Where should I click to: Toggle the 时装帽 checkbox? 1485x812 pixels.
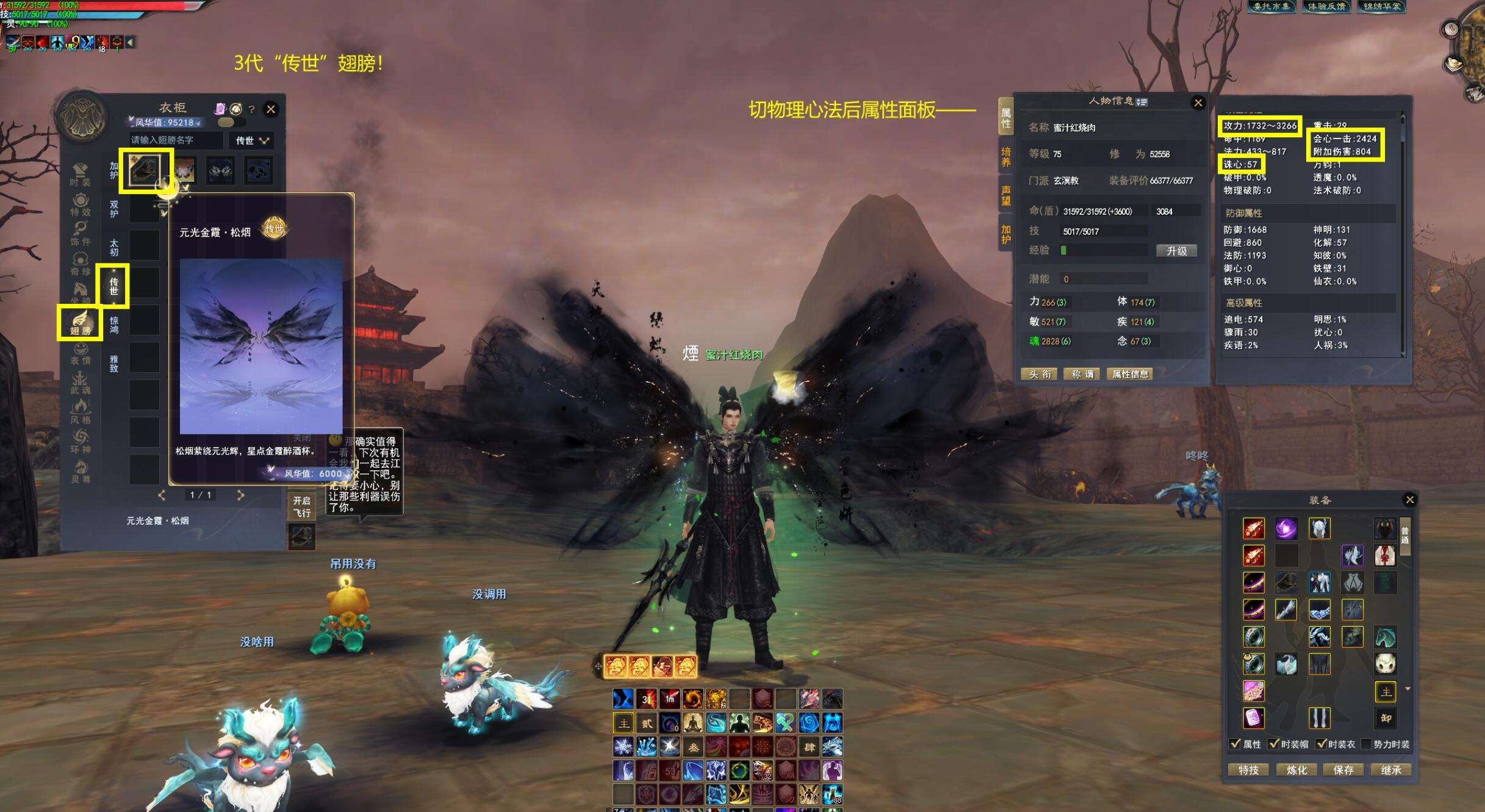(x=1273, y=744)
